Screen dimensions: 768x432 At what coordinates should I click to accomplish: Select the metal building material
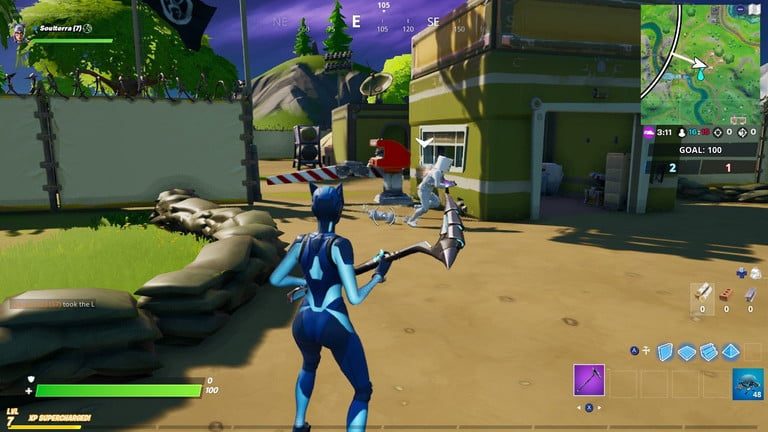[x=749, y=294]
